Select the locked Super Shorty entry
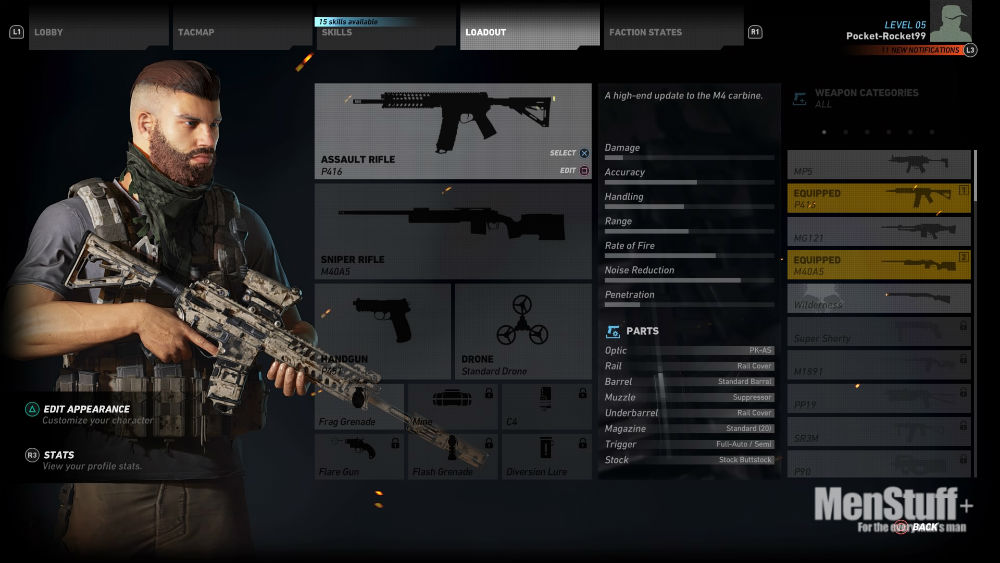Screen dimensions: 1000x563 coord(878,332)
